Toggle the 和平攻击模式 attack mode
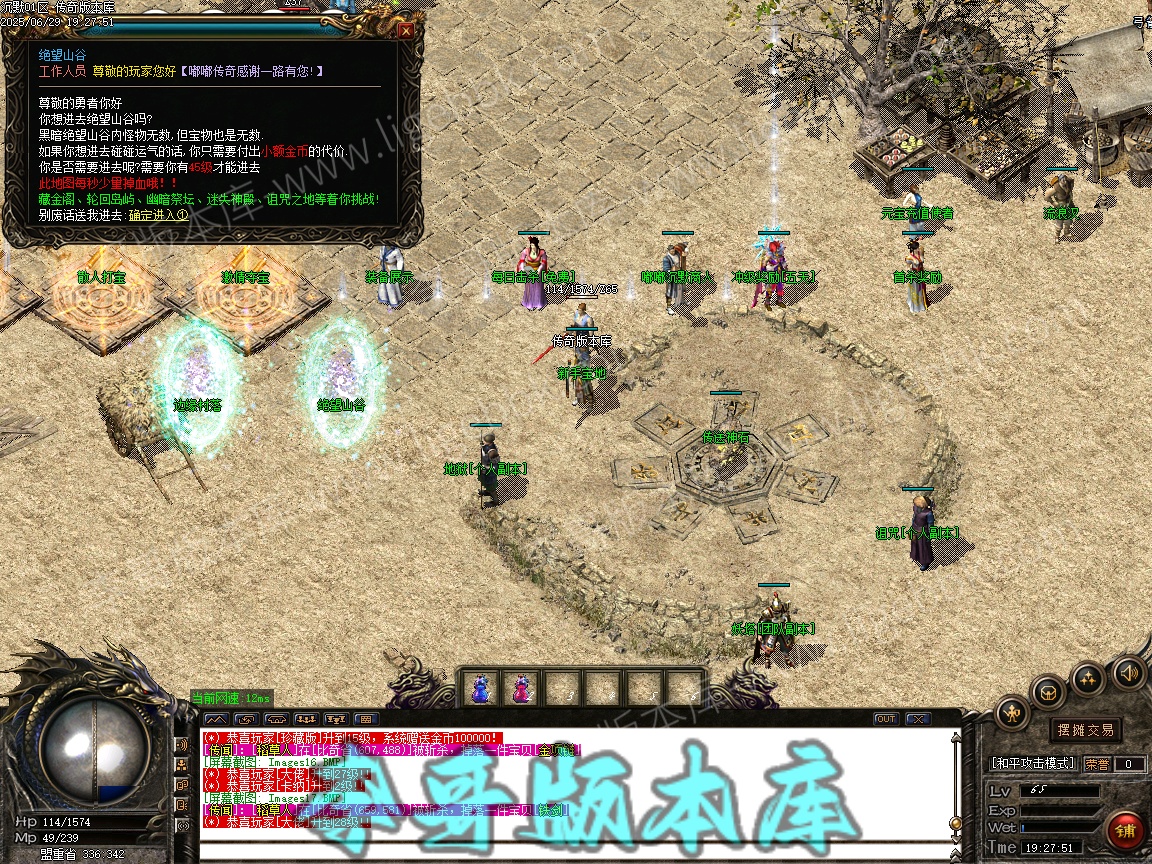Viewport: 1152px width, 864px height. click(x=1033, y=764)
